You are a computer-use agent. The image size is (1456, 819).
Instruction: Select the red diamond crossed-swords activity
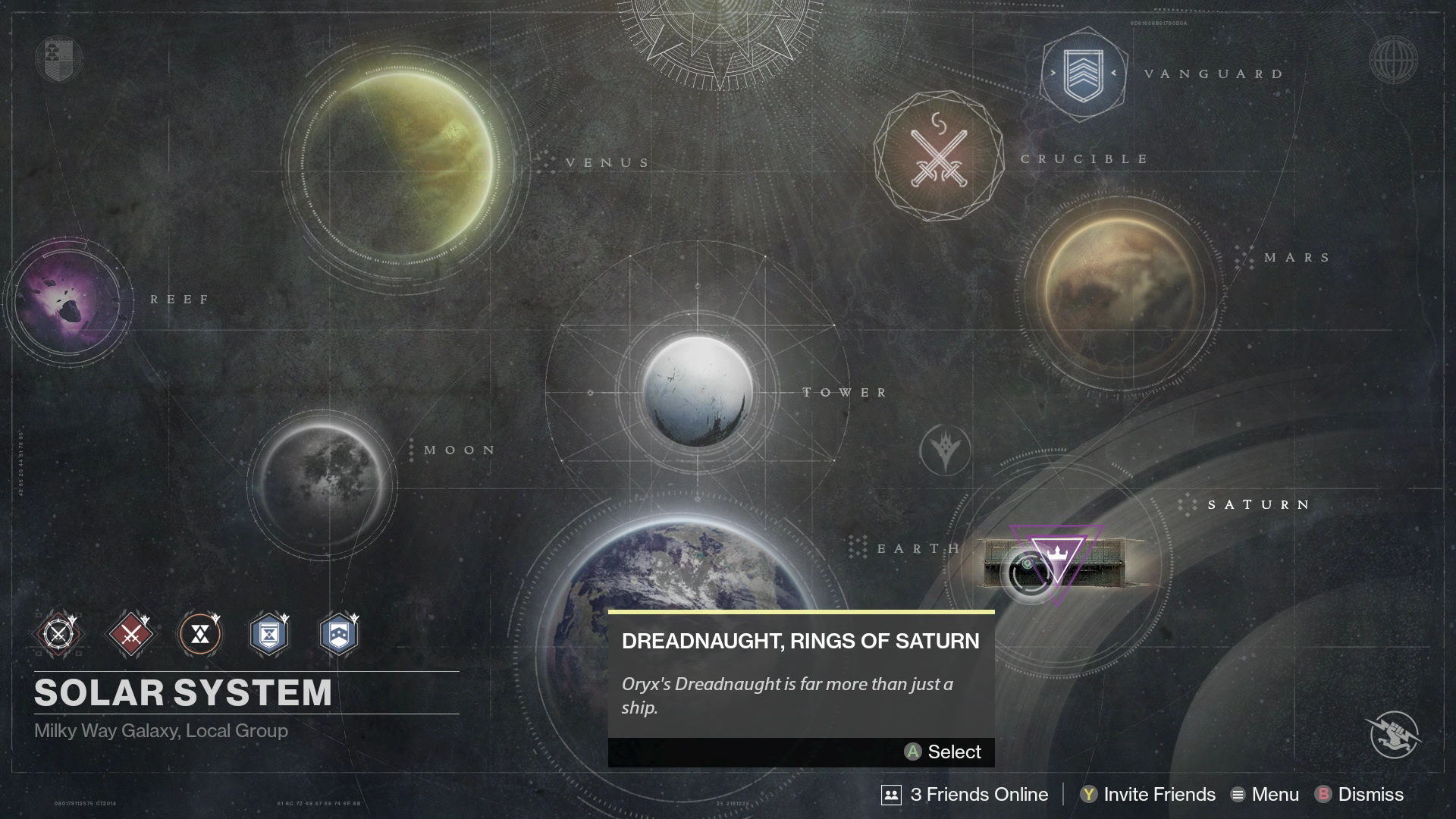tap(130, 634)
